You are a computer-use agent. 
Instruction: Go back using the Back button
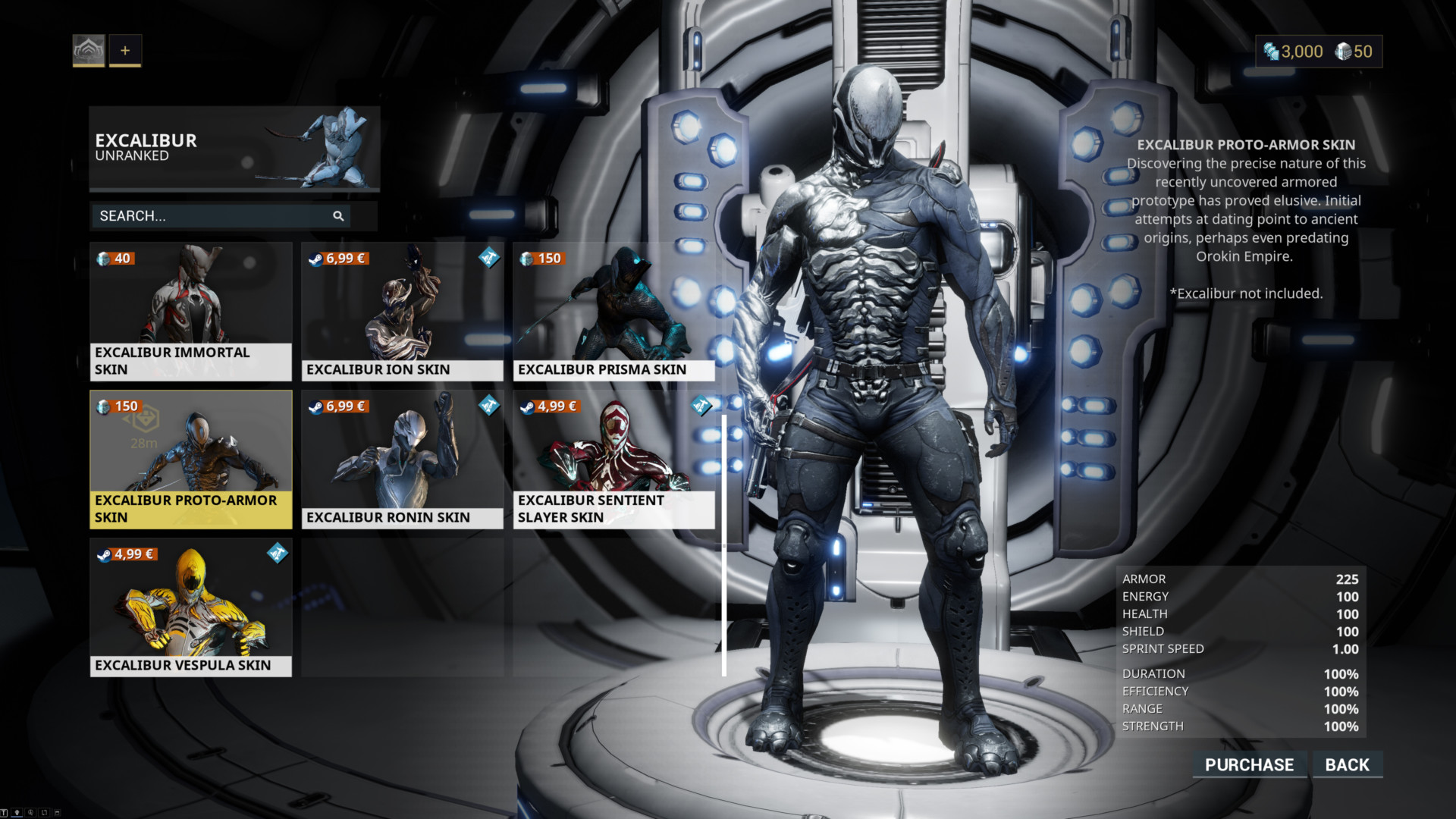[x=1347, y=764]
